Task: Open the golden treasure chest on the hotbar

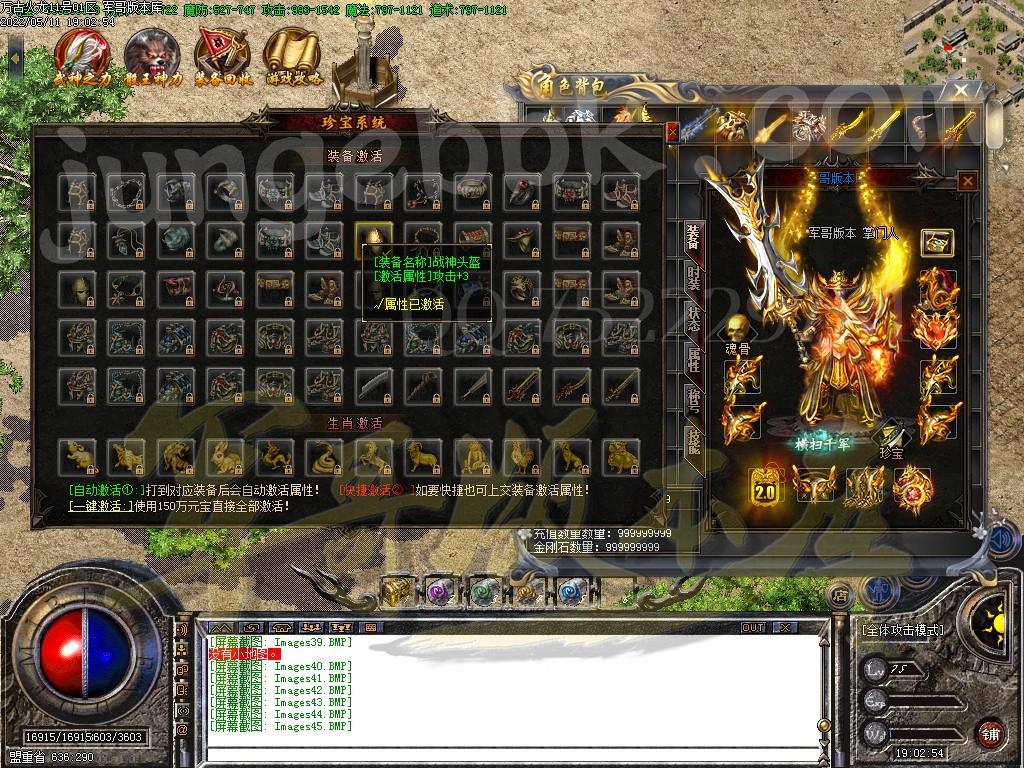Action: (396, 590)
